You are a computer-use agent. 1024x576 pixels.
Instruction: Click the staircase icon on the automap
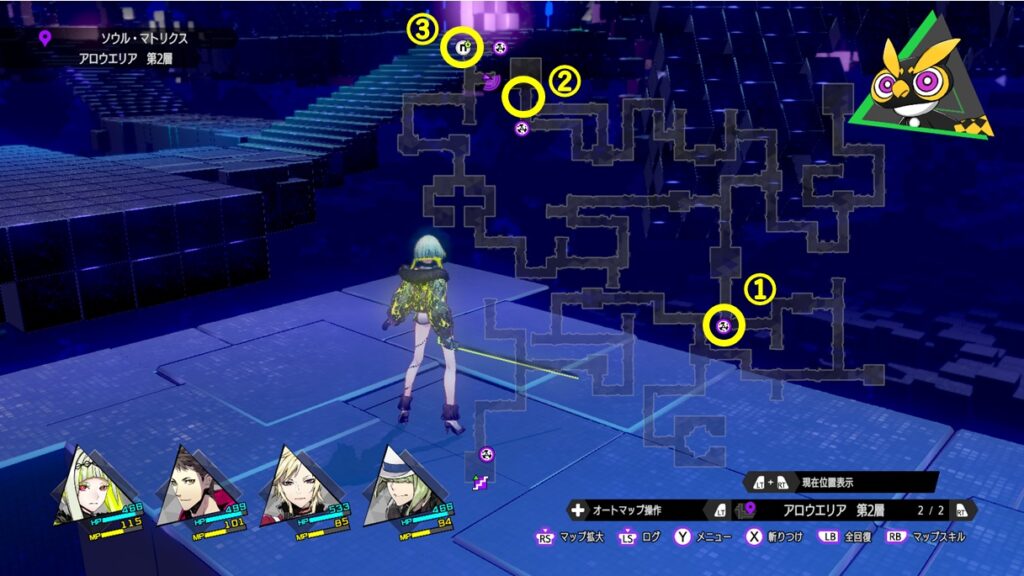click(481, 483)
